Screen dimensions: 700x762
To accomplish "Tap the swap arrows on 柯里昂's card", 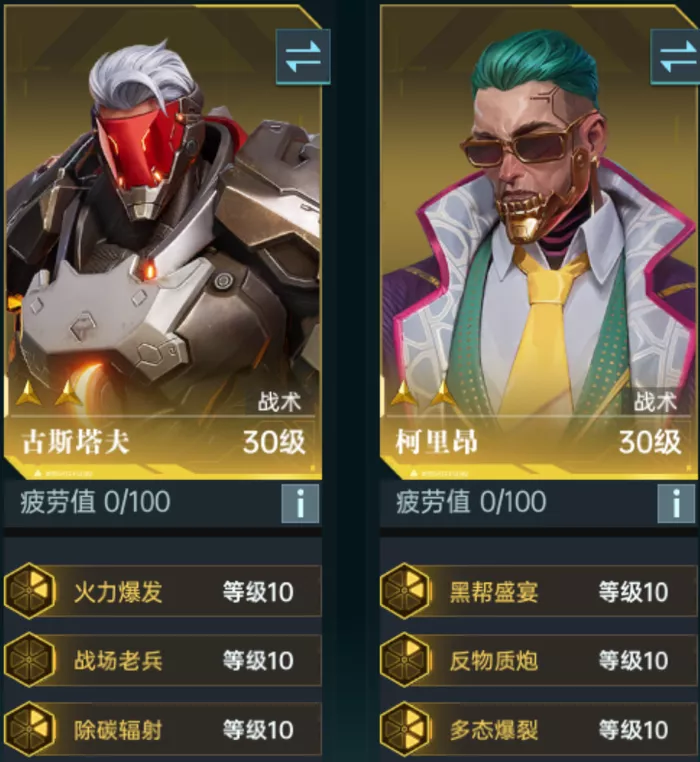I will click(677, 56).
